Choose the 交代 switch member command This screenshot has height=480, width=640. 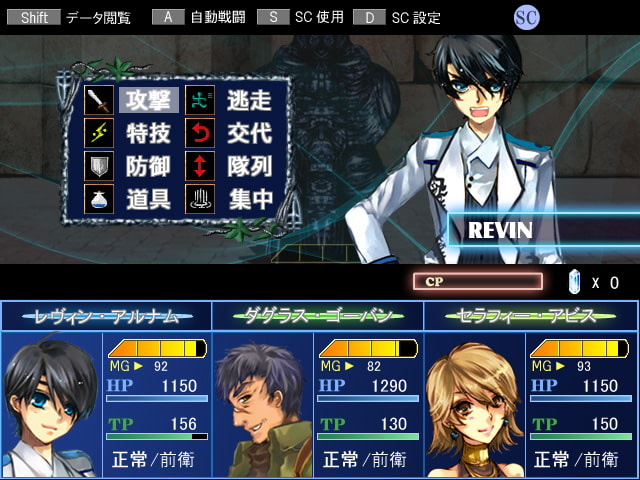click(x=249, y=133)
